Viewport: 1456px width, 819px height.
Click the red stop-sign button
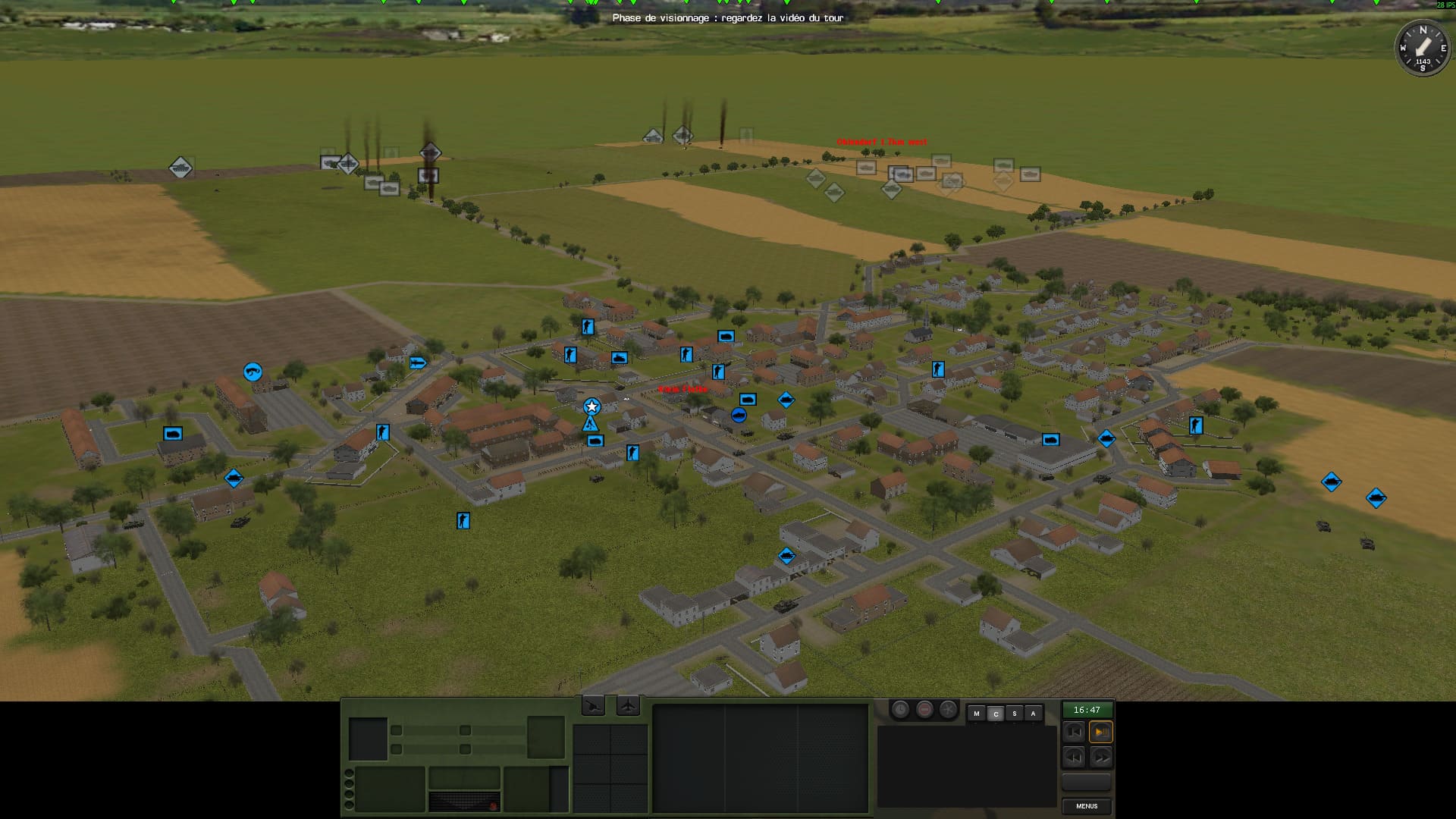click(924, 710)
